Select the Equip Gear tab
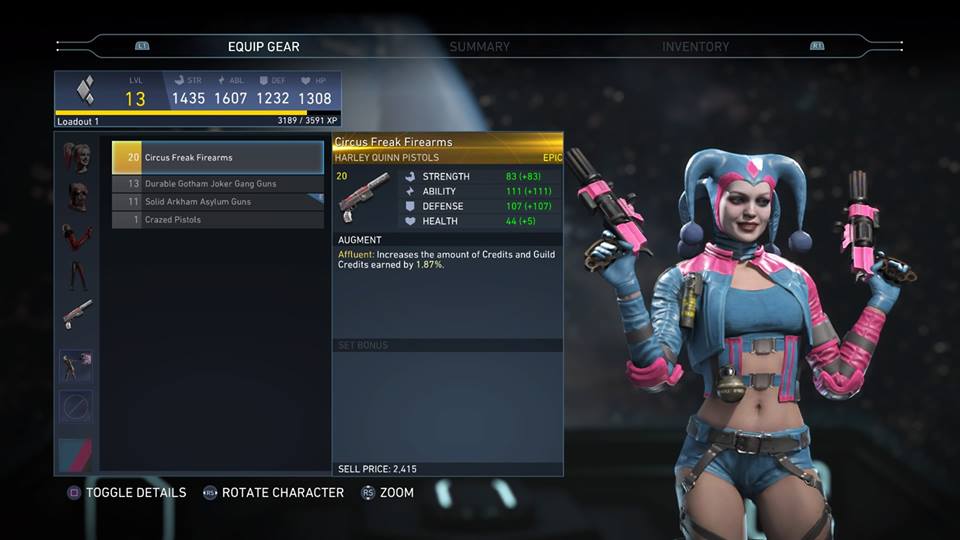 coord(263,47)
